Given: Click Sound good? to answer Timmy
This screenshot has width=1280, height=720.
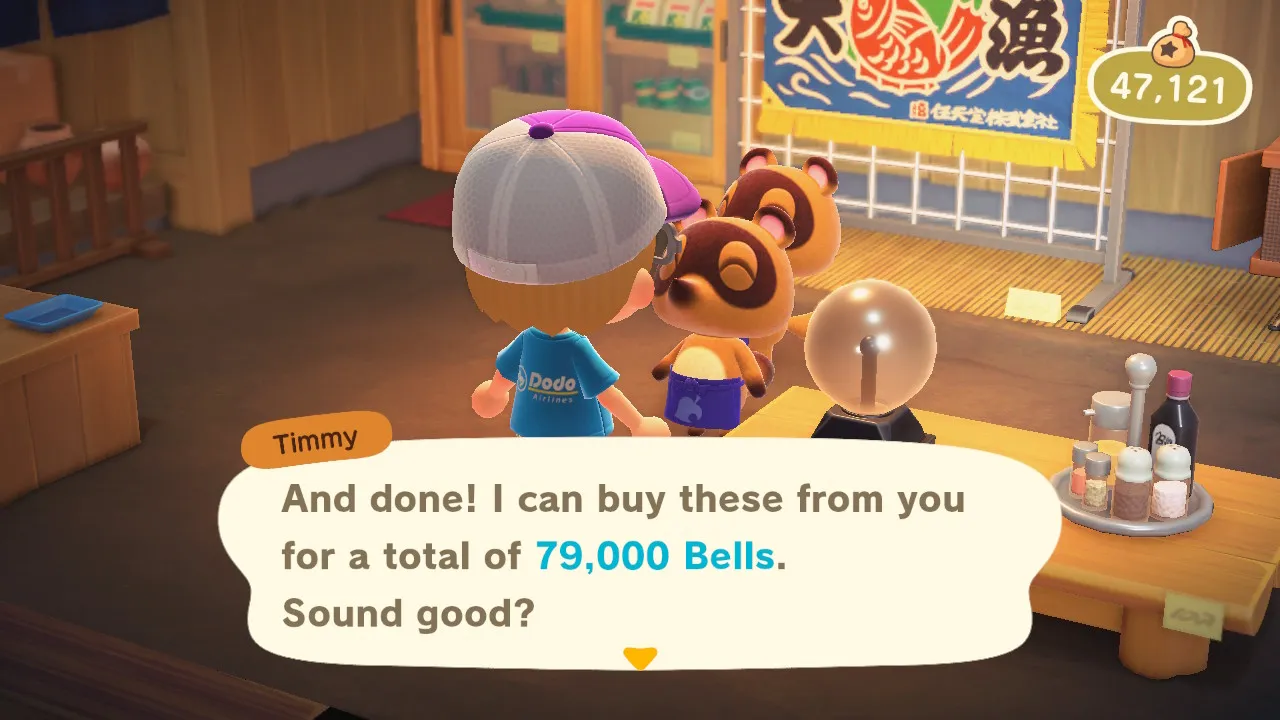Looking at the screenshot, I should coord(410,613).
